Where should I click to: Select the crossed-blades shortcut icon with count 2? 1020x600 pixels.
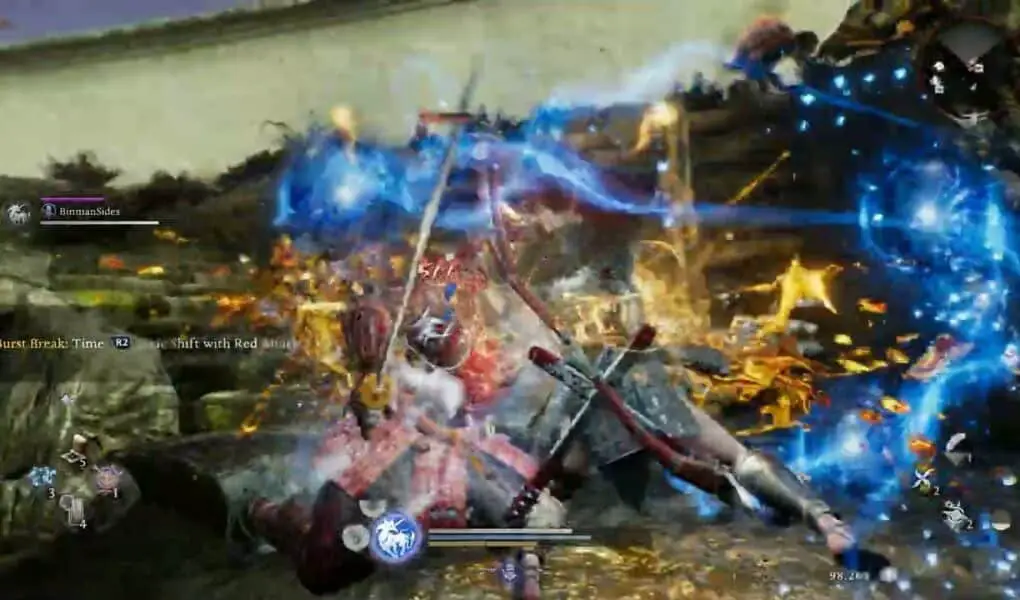pos(924,478)
